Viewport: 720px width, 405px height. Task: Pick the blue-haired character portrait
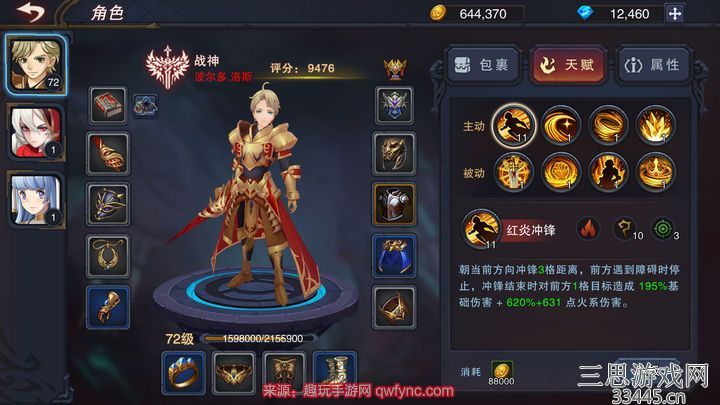(35, 198)
